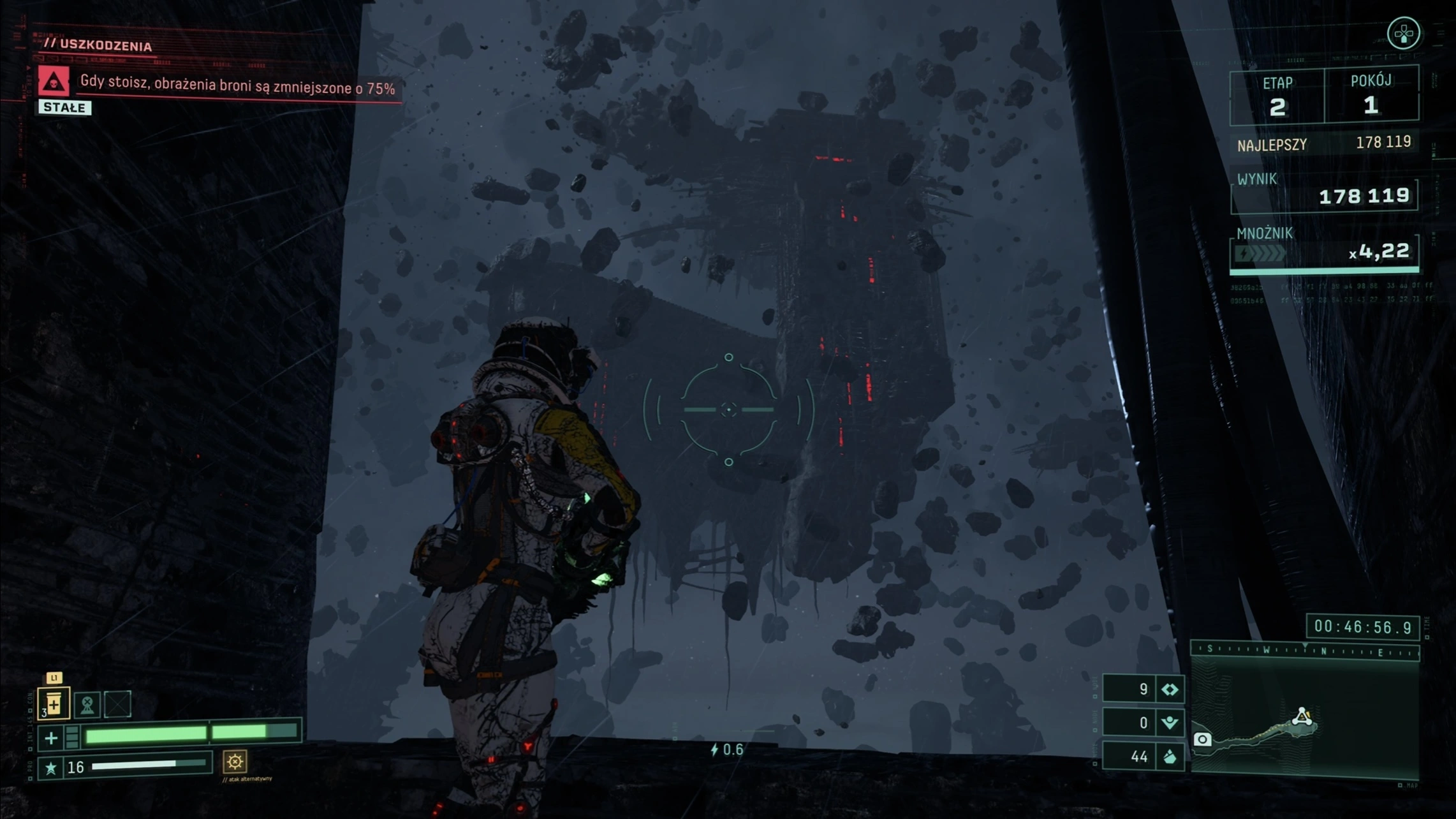The width and height of the screenshot is (1456, 819).
Task: Click the obolite resource icon beside 44
Action: click(x=1170, y=757)
